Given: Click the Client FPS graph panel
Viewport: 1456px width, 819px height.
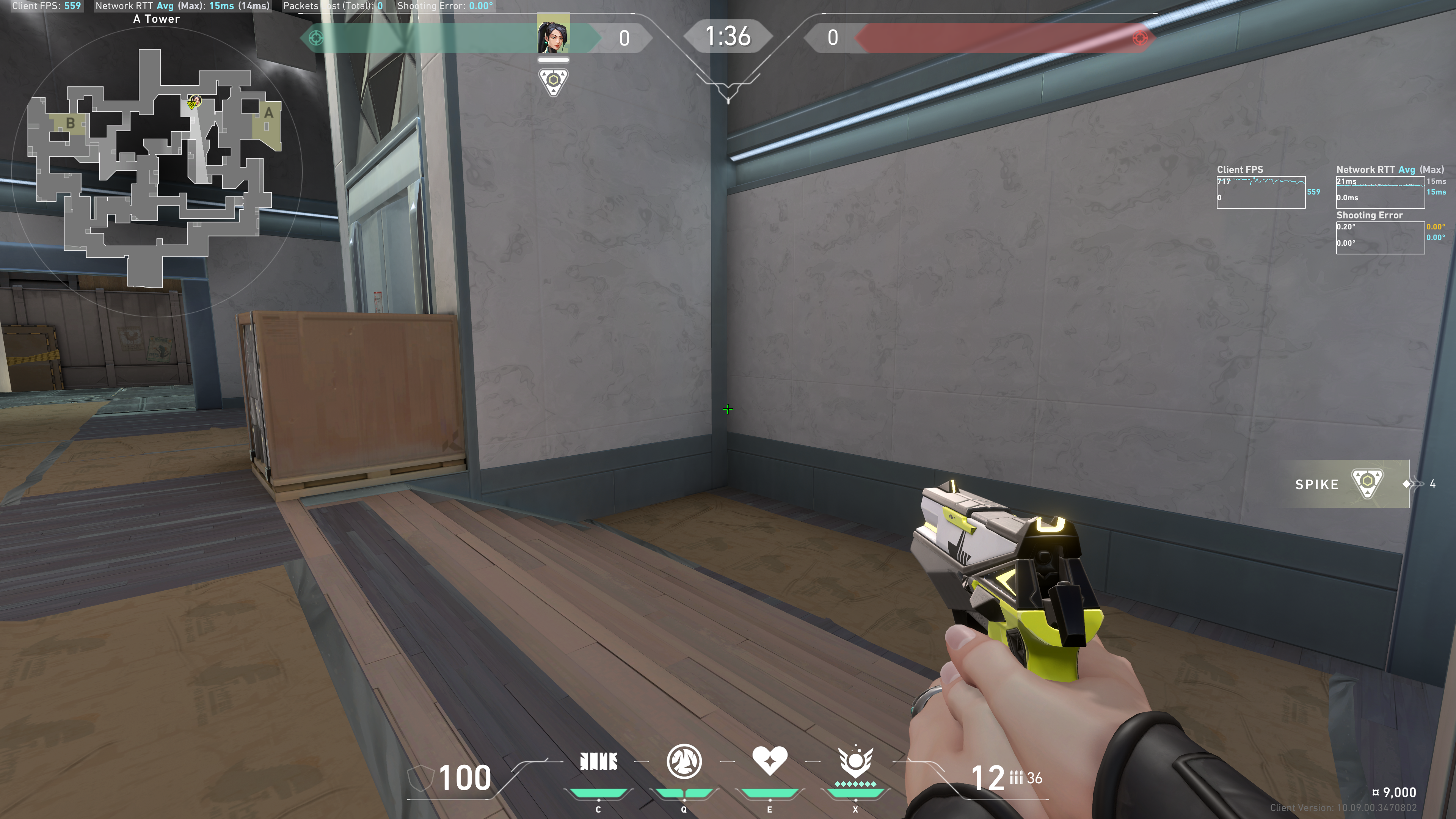Looking at the screenshot, I should pos(1260,192).
